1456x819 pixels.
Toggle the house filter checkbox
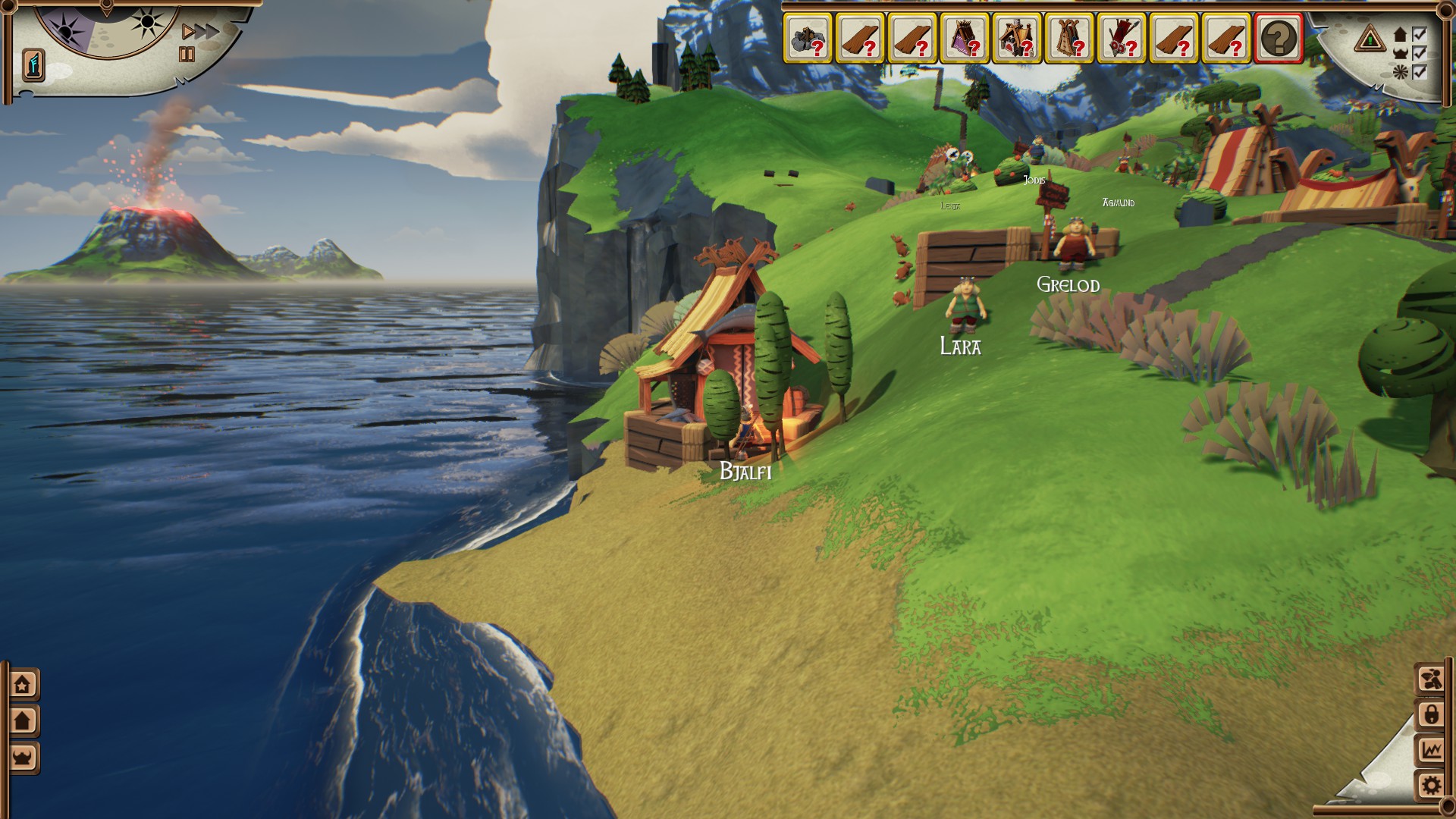pos(1420,35)
